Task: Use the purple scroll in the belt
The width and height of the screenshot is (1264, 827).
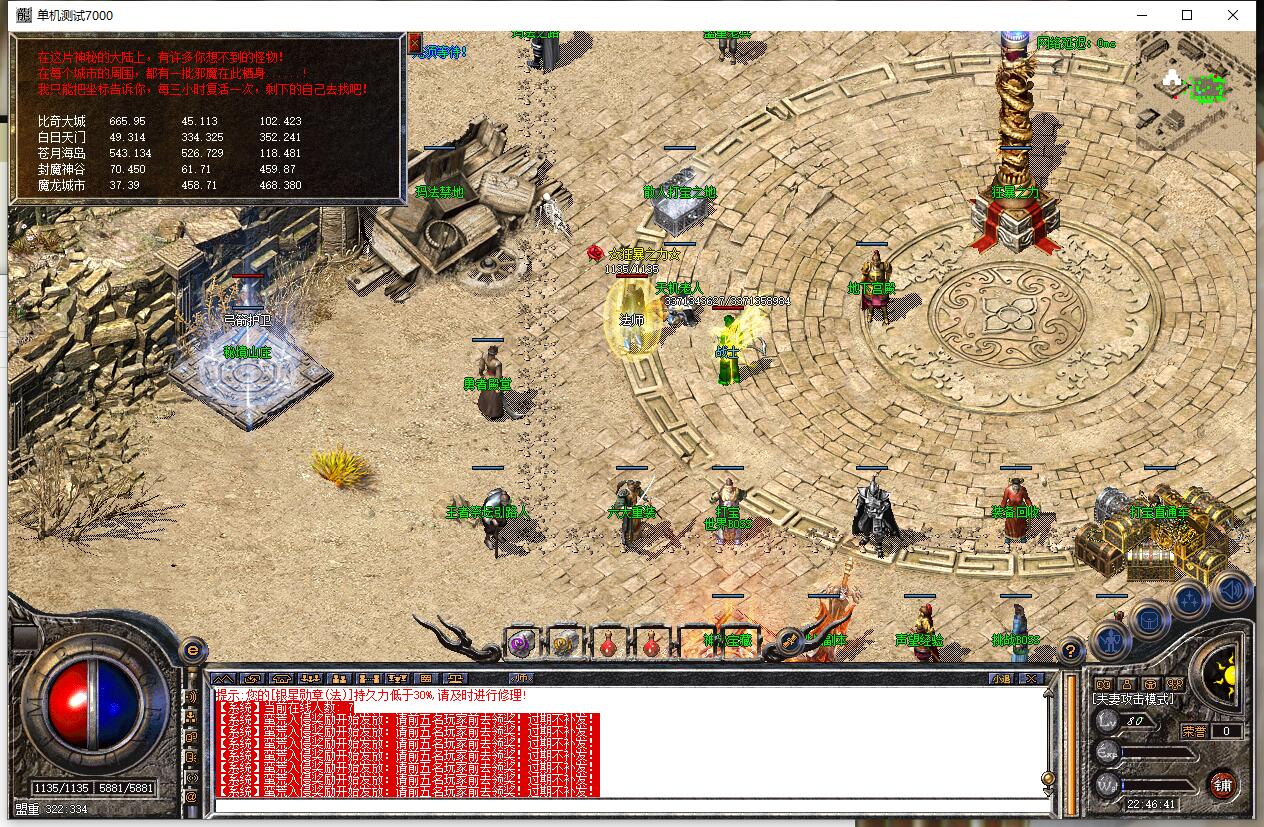Action: [x=521, y=644]
